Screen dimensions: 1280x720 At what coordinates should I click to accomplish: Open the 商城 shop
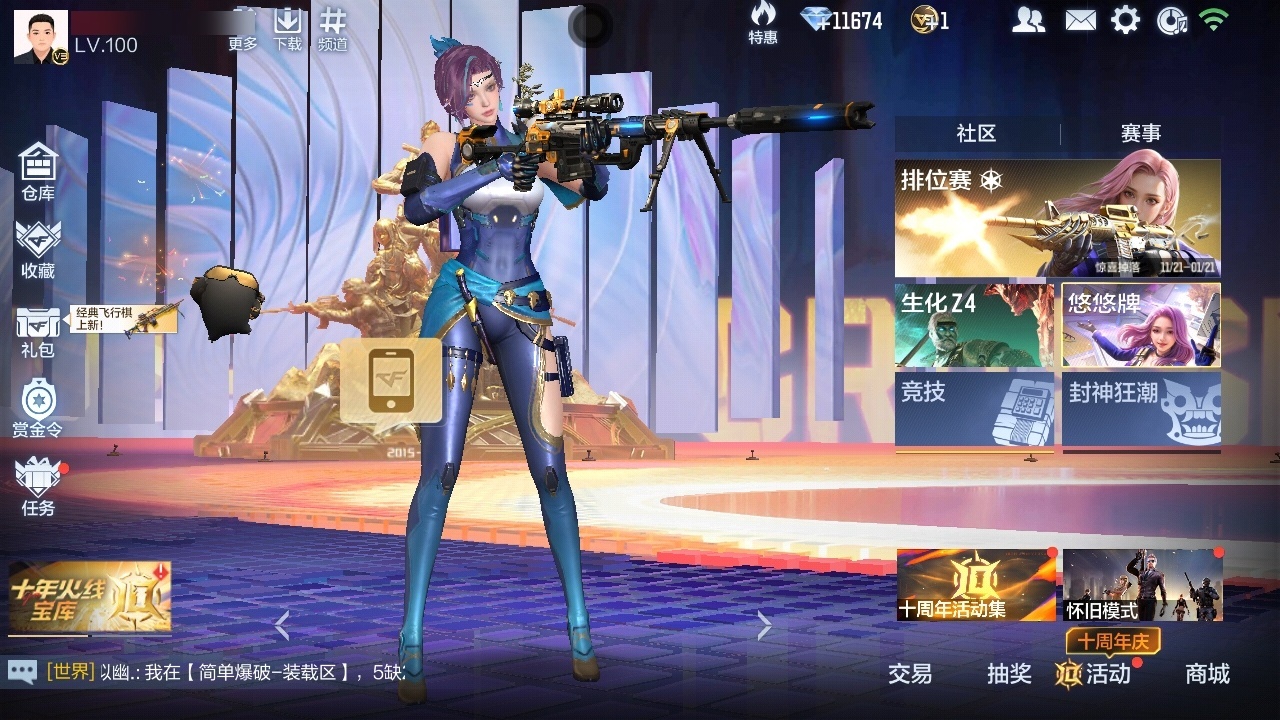(1206, 675)
